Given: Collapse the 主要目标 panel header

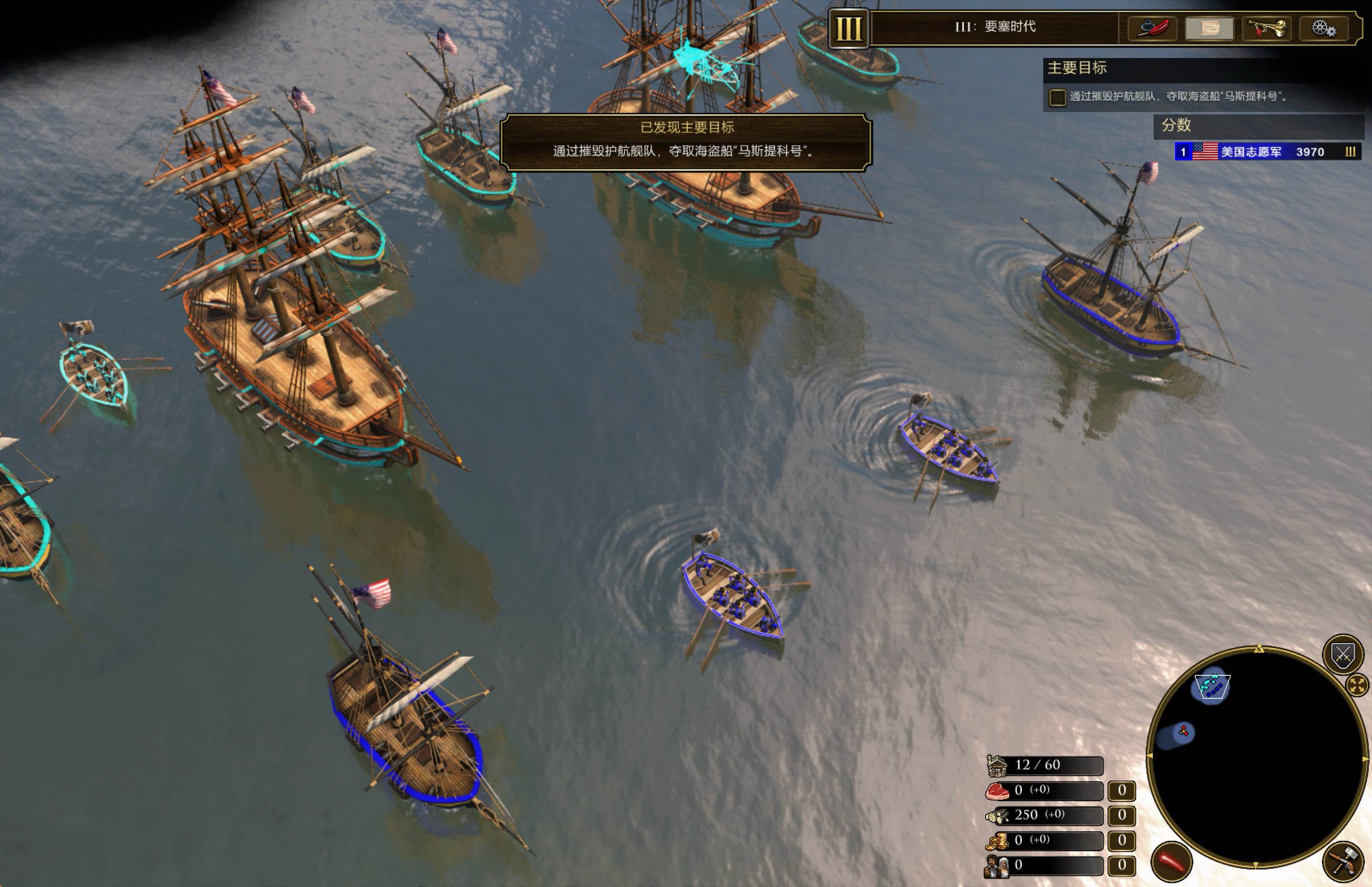Looking at the screenshot, I should tap(1078, 68).
